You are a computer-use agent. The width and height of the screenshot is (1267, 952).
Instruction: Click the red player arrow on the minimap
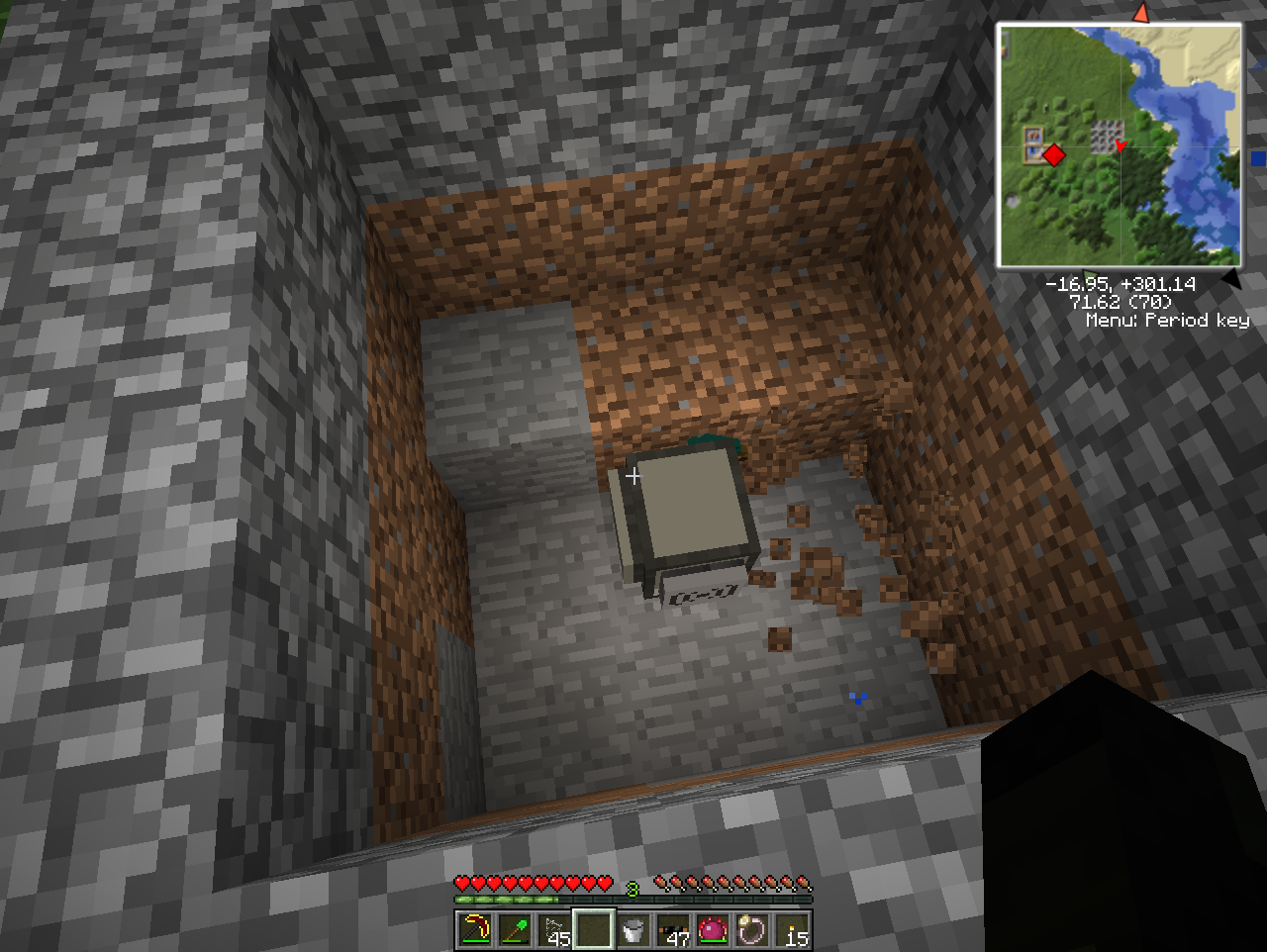[1121, 146]
